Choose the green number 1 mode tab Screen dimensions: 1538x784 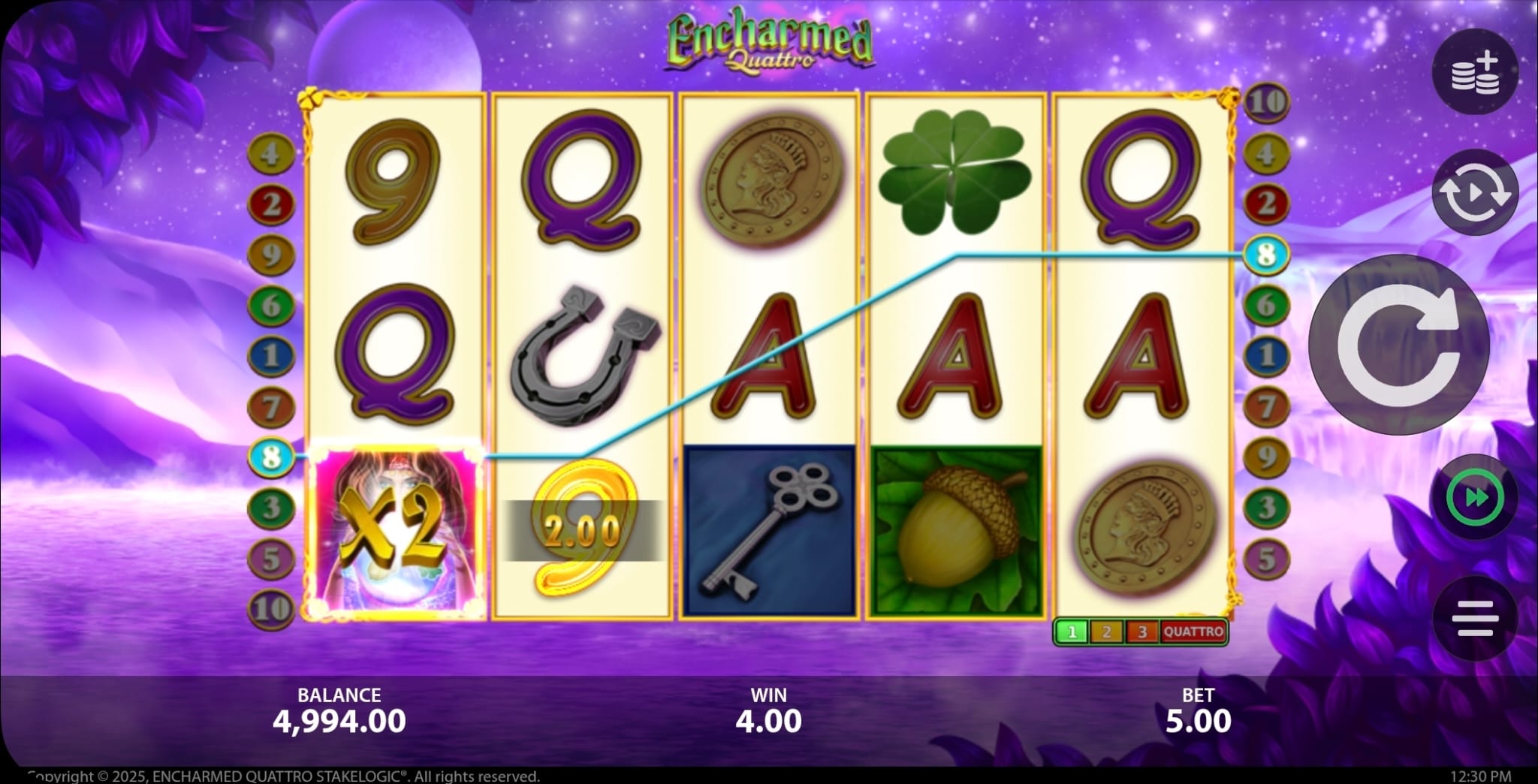(x=1072, y=632)
